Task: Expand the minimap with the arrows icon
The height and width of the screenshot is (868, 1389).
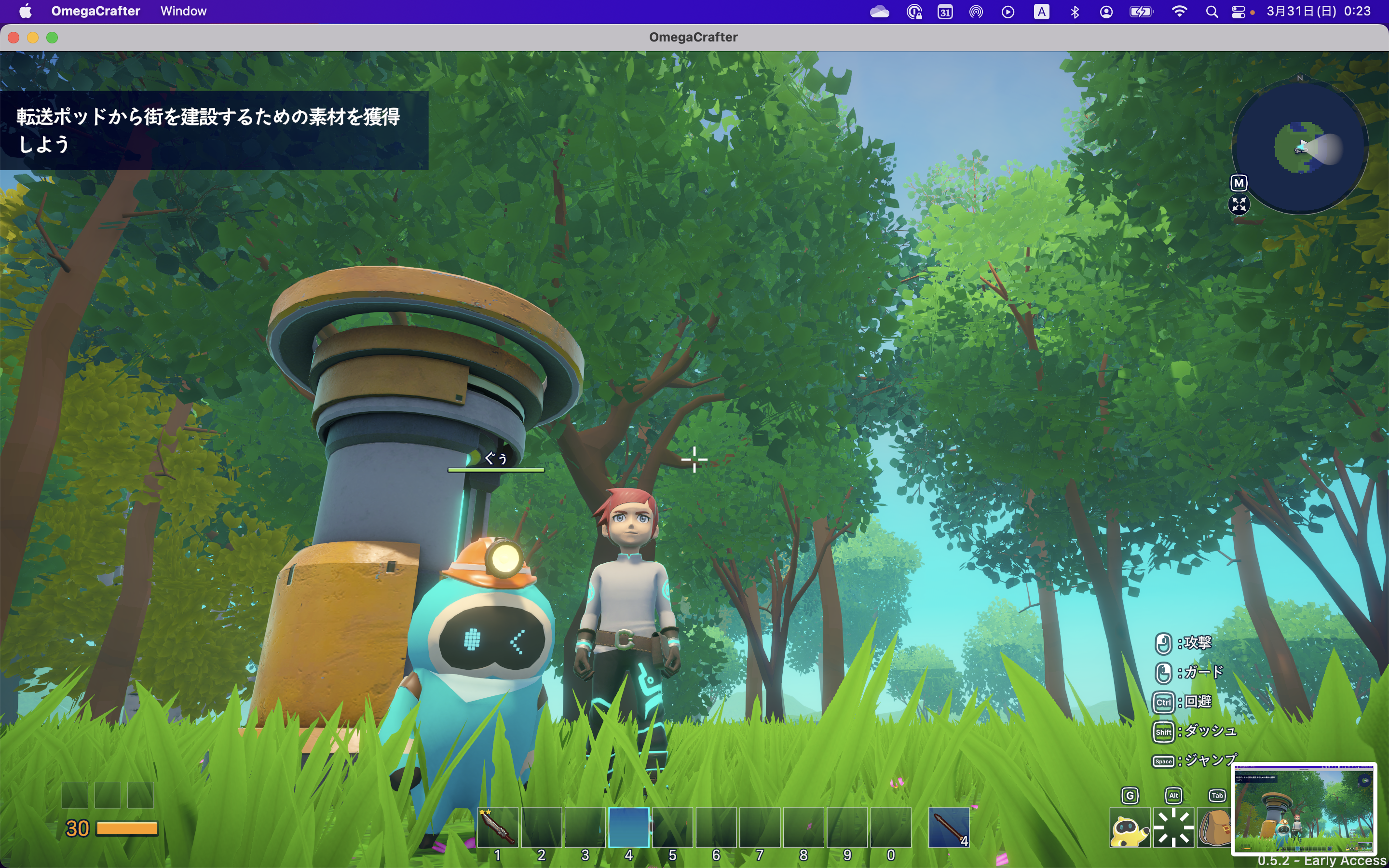Action: pyautogui.click(x=1239, y=204)
